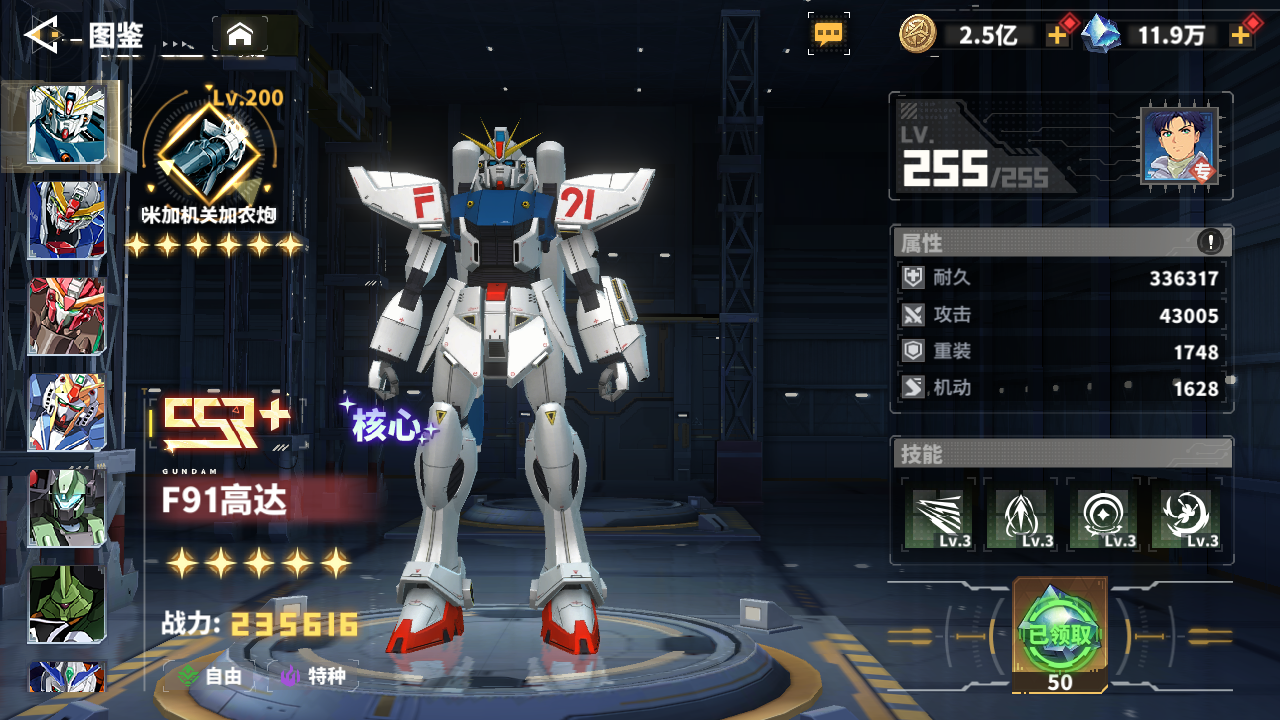
Task: Select the upward arrow flame skill icon
Action: click(x=1021, y=517)
